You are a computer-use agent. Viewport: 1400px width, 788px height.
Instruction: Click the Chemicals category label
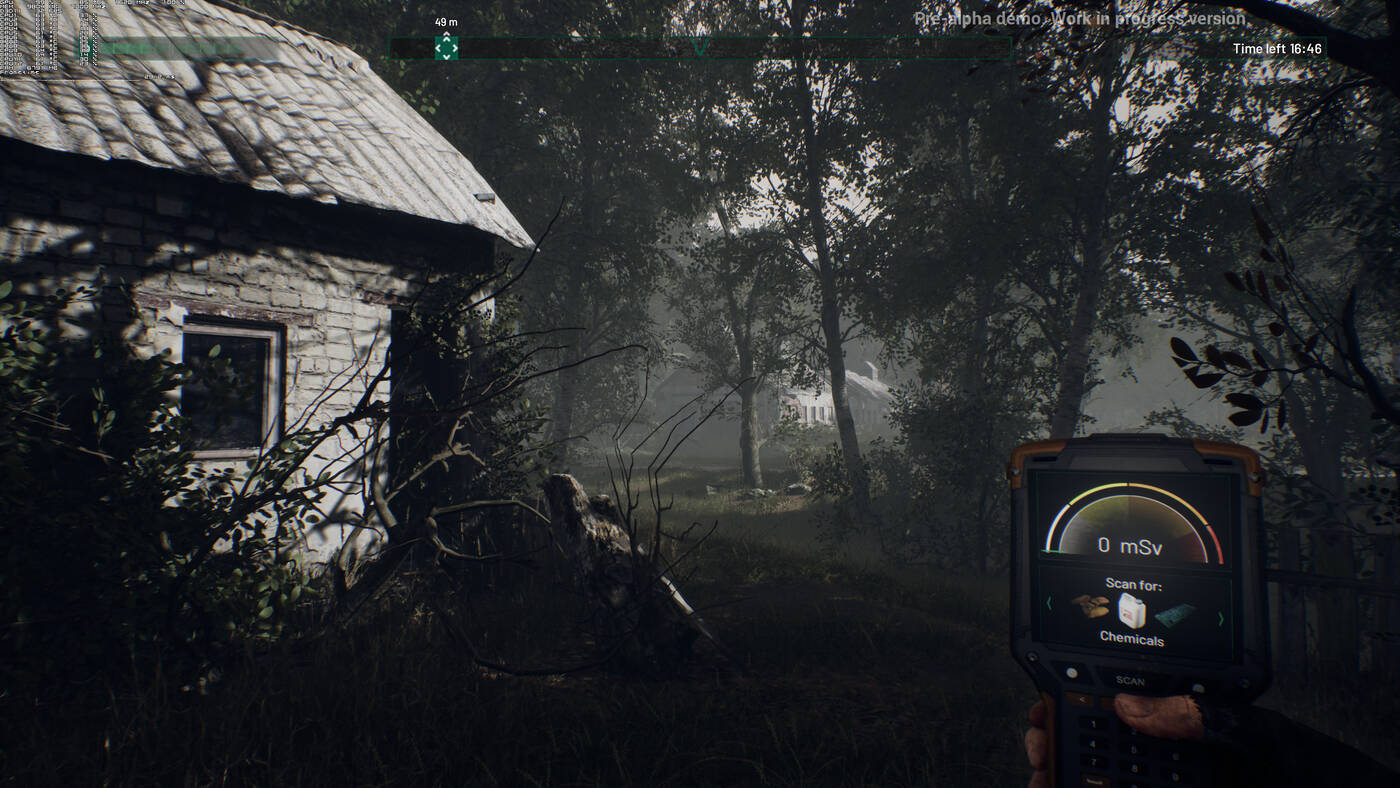click(1132, 638)
